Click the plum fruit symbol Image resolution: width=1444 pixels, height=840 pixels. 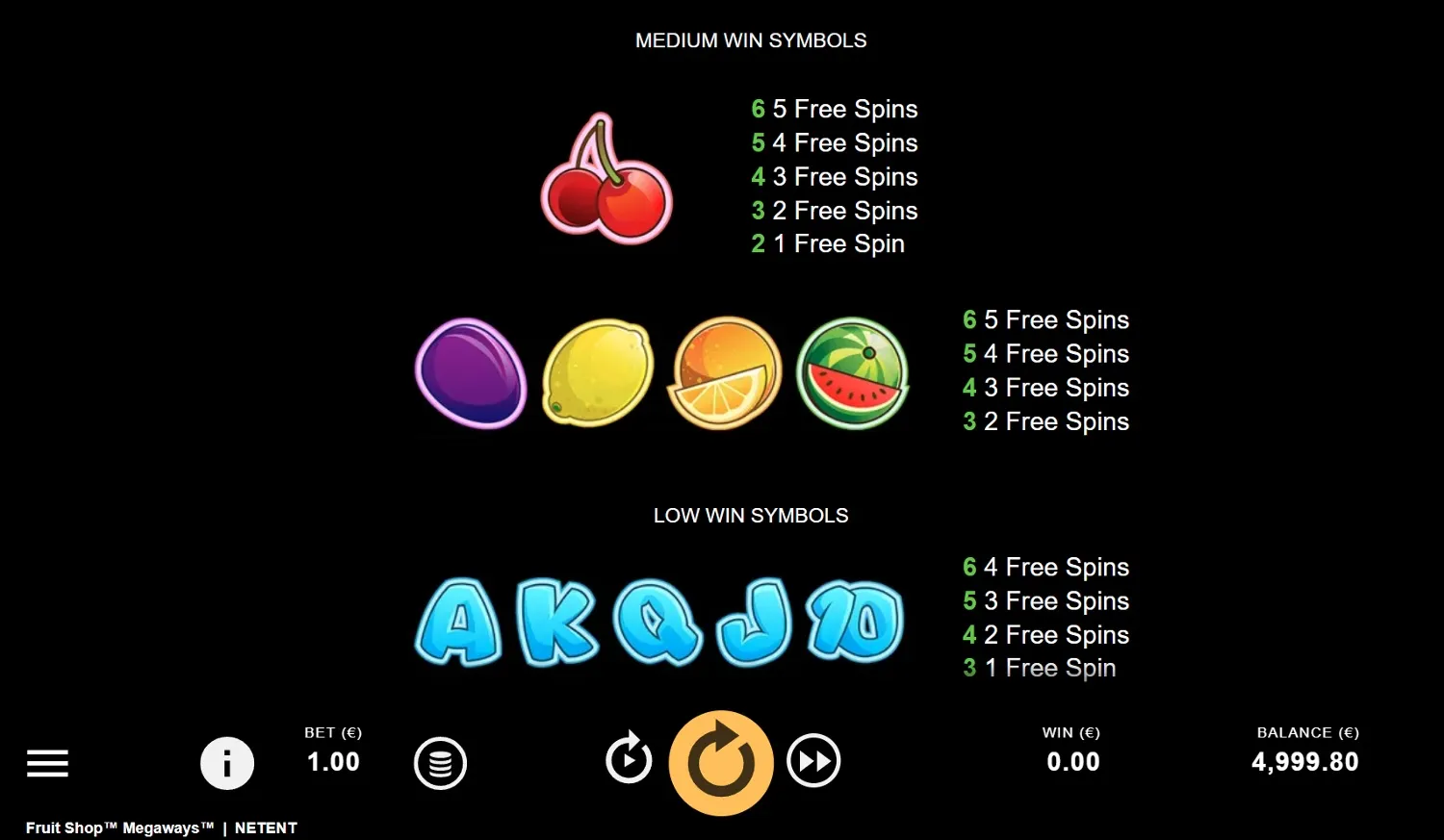(471, 374)
